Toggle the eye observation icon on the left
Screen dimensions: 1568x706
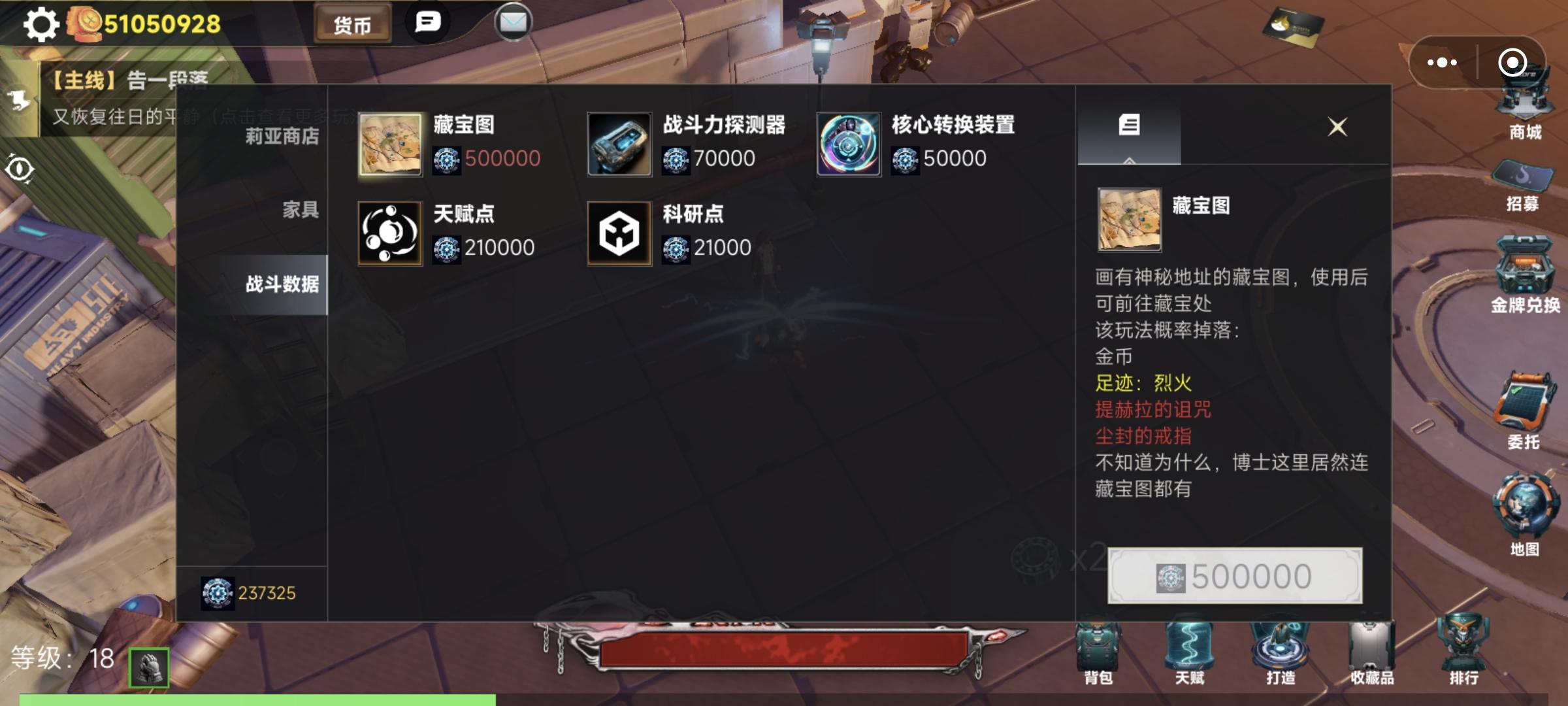(x=22, y=169)
